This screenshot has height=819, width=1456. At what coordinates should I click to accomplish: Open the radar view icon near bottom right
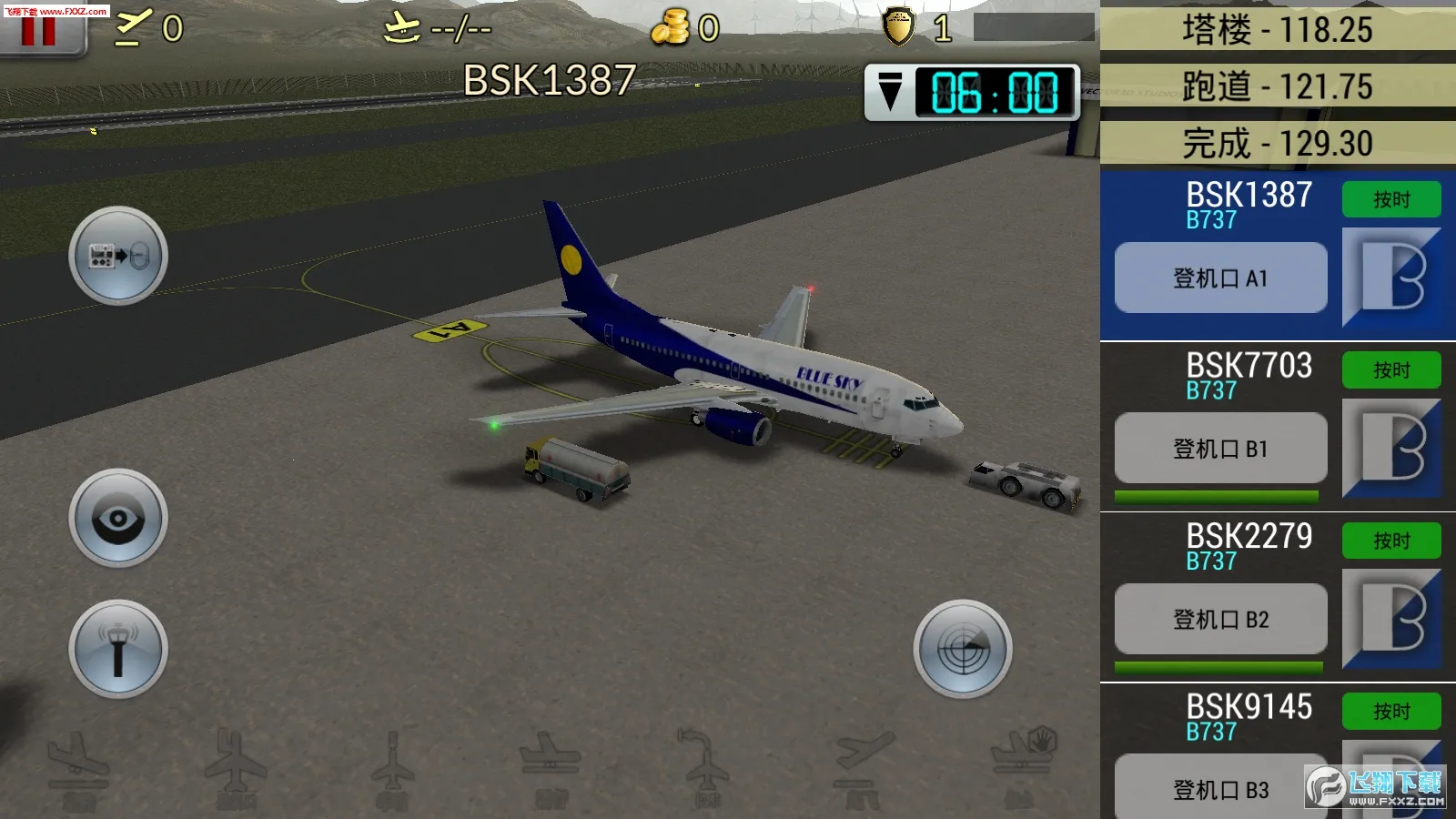(x=962, y=651)
